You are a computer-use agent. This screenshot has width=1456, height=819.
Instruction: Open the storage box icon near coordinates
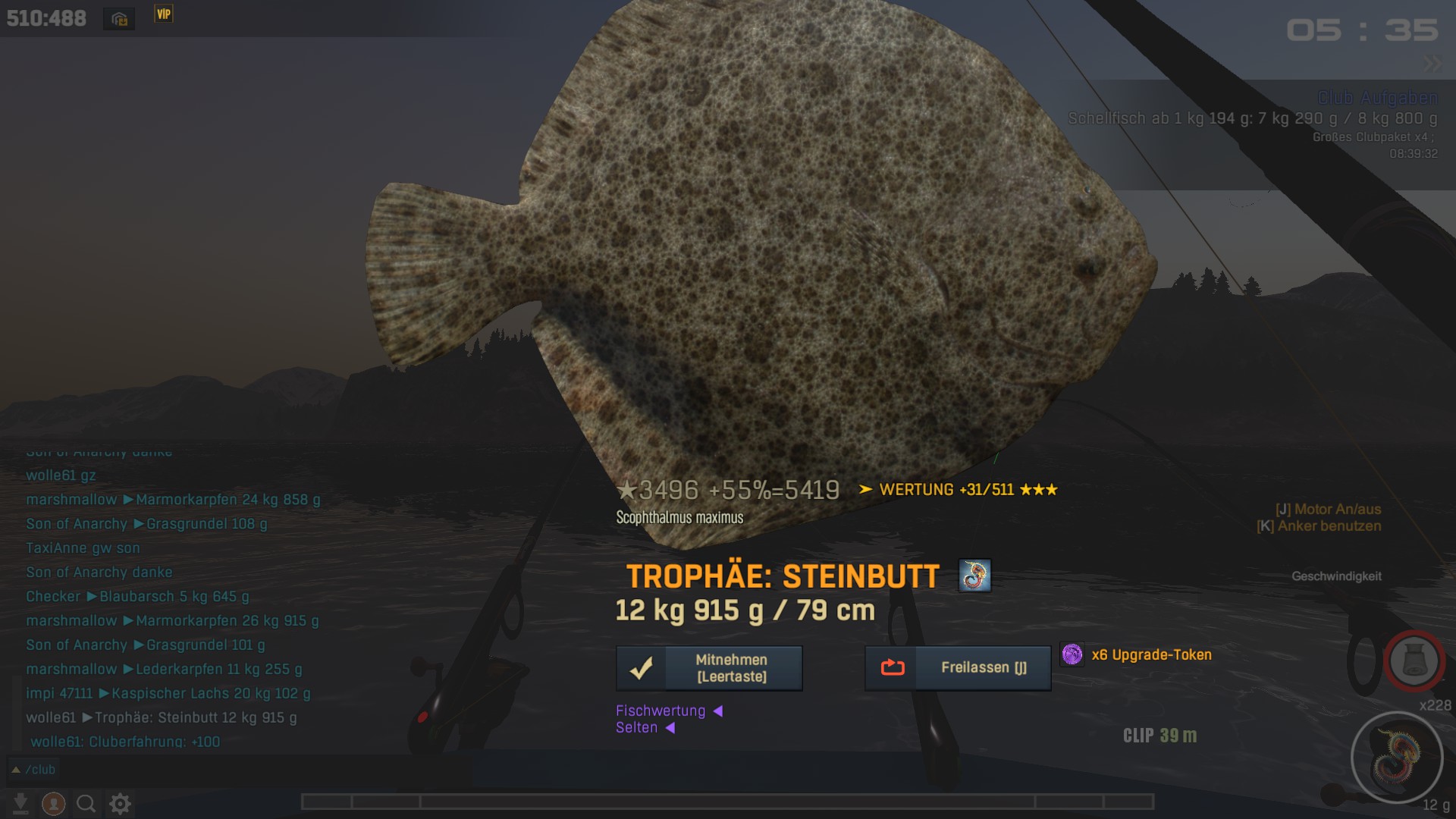coord(119,19)
